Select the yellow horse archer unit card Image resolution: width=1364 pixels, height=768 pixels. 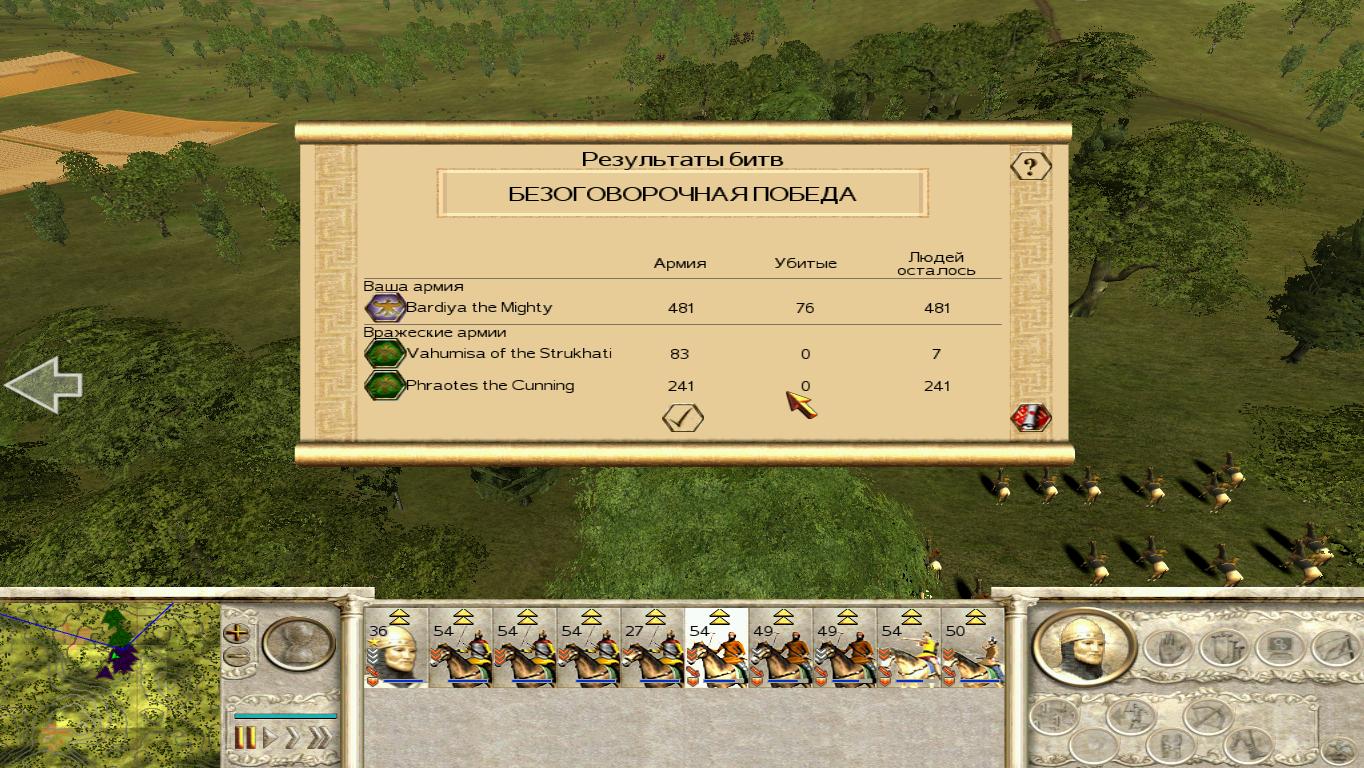click(908, 650)
